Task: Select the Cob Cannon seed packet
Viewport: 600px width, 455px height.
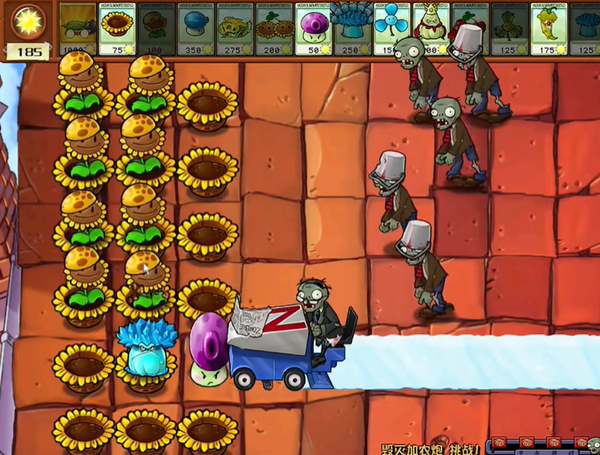Action: pyautogui.click(x=78, y=27)
